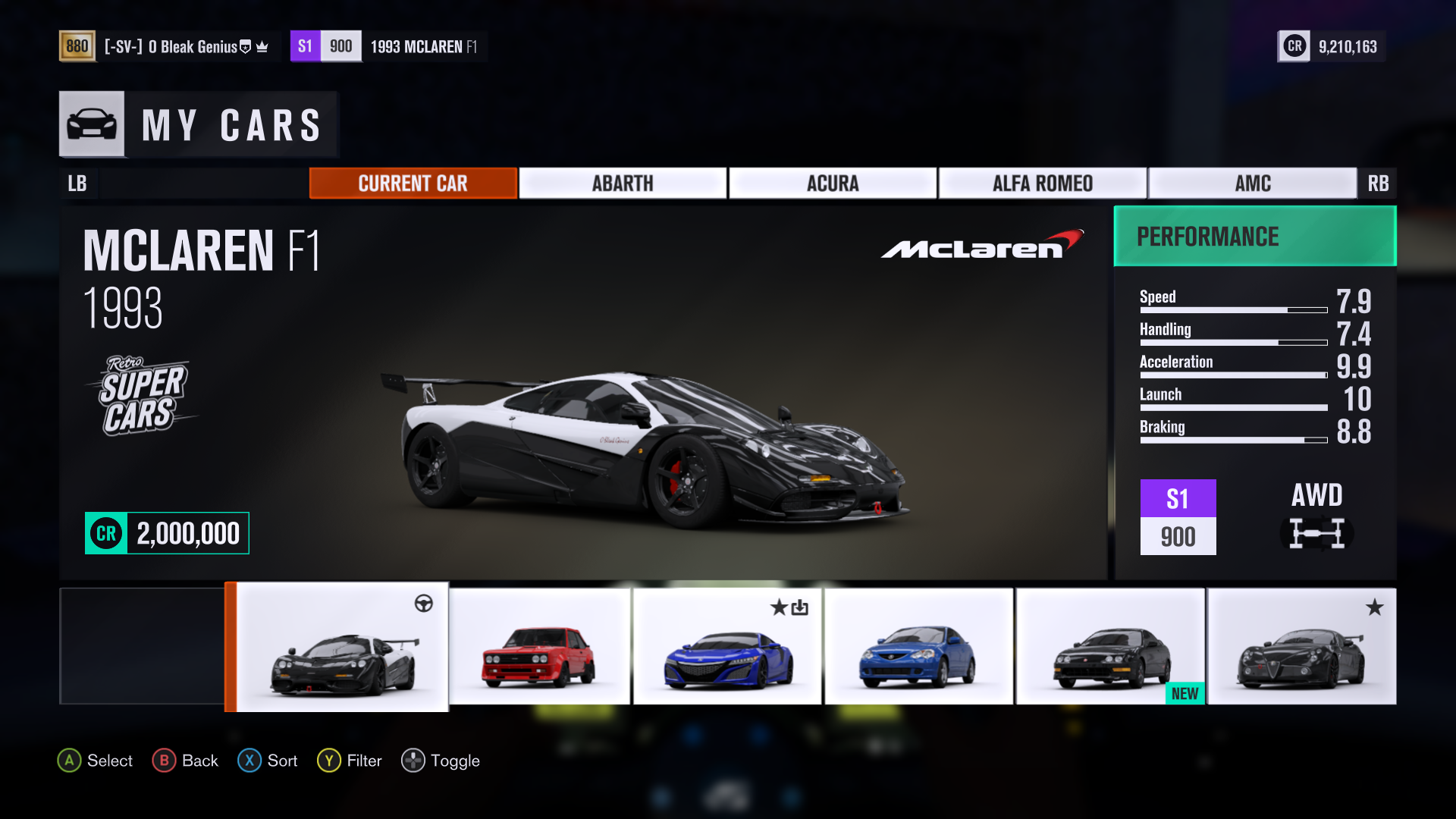Go back using the Back option
This screenshot has height=819, width=1456.
click(186, 761)
